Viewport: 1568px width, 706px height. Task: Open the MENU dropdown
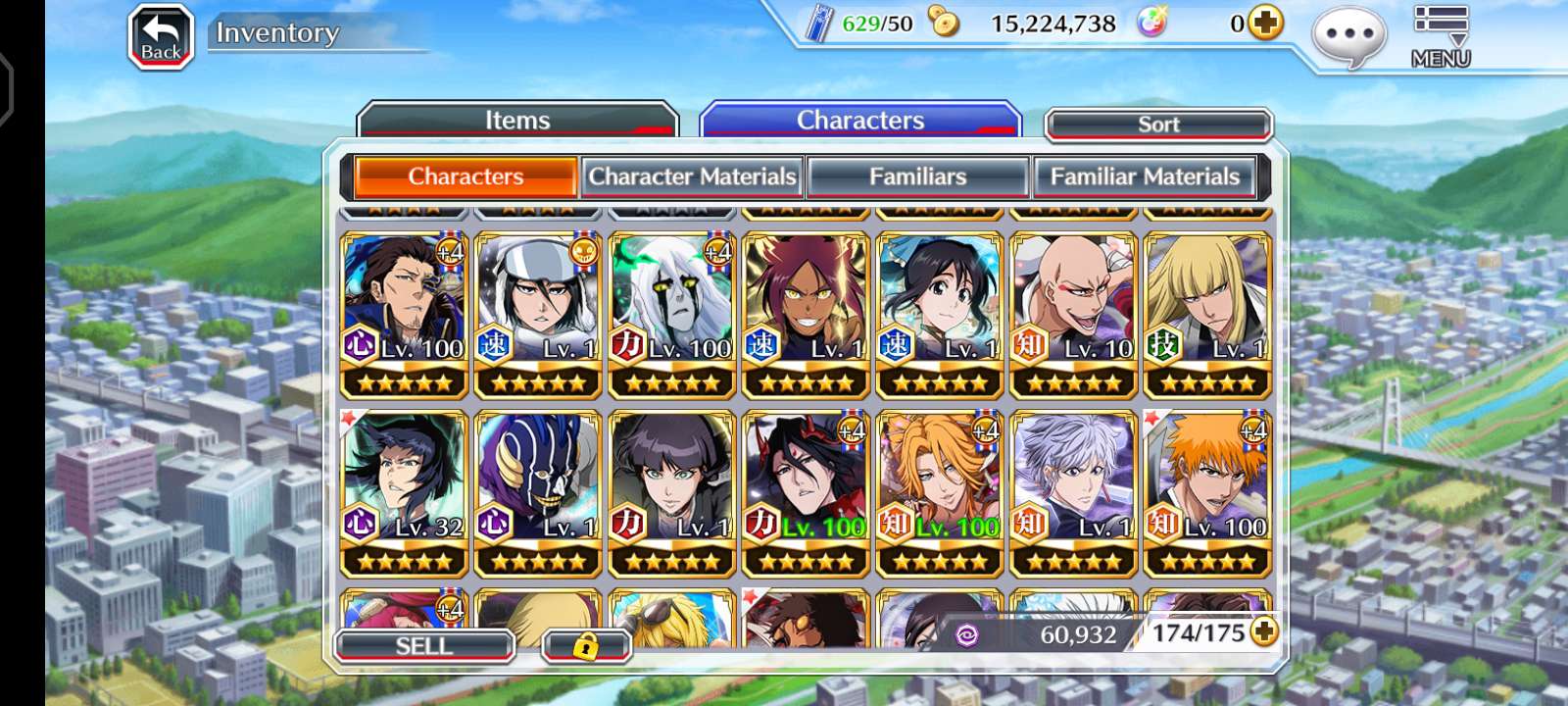[x=1440, y=37]
